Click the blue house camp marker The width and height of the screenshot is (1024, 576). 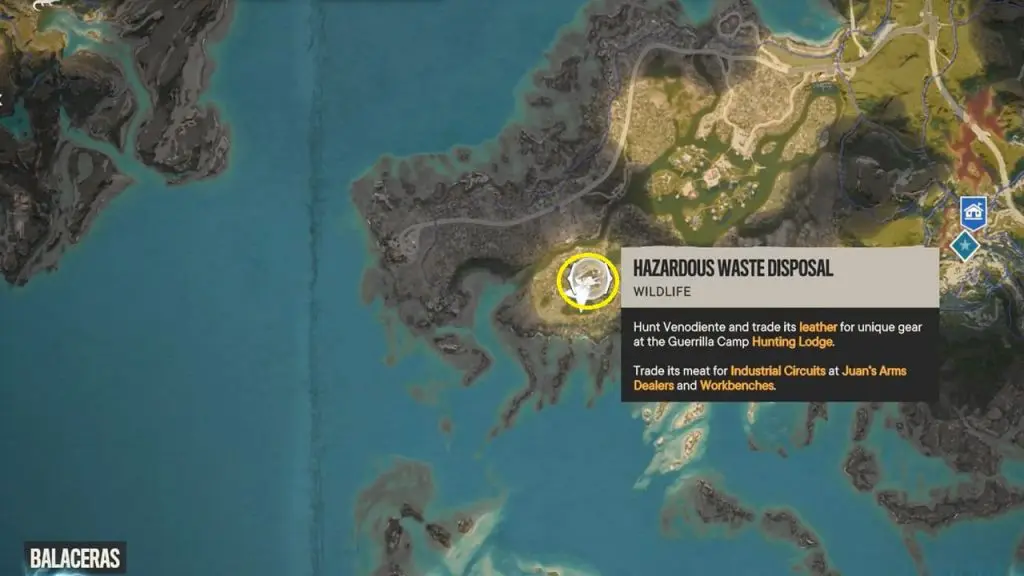point(974,212)
